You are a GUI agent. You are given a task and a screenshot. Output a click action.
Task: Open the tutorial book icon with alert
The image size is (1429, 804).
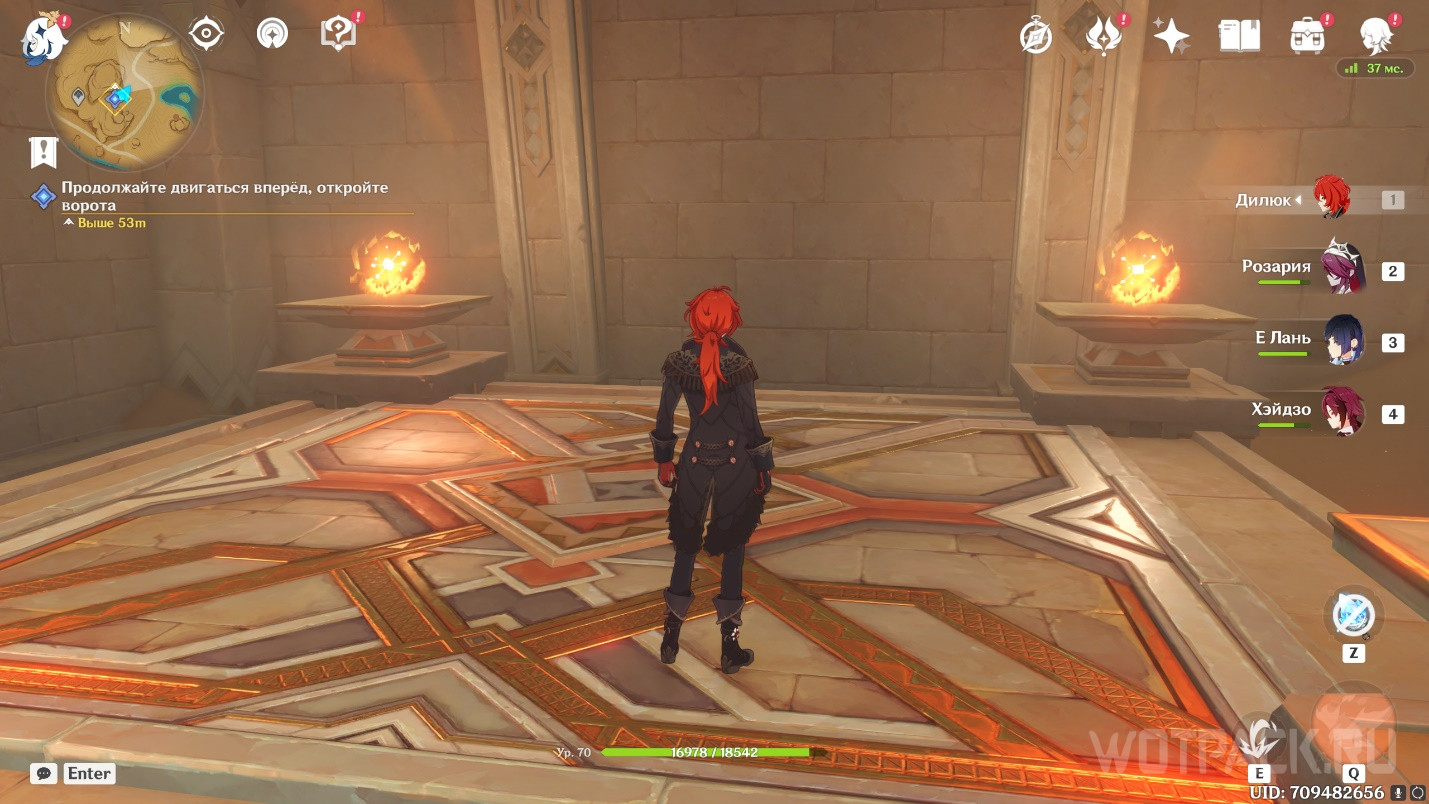pos(338,34)
